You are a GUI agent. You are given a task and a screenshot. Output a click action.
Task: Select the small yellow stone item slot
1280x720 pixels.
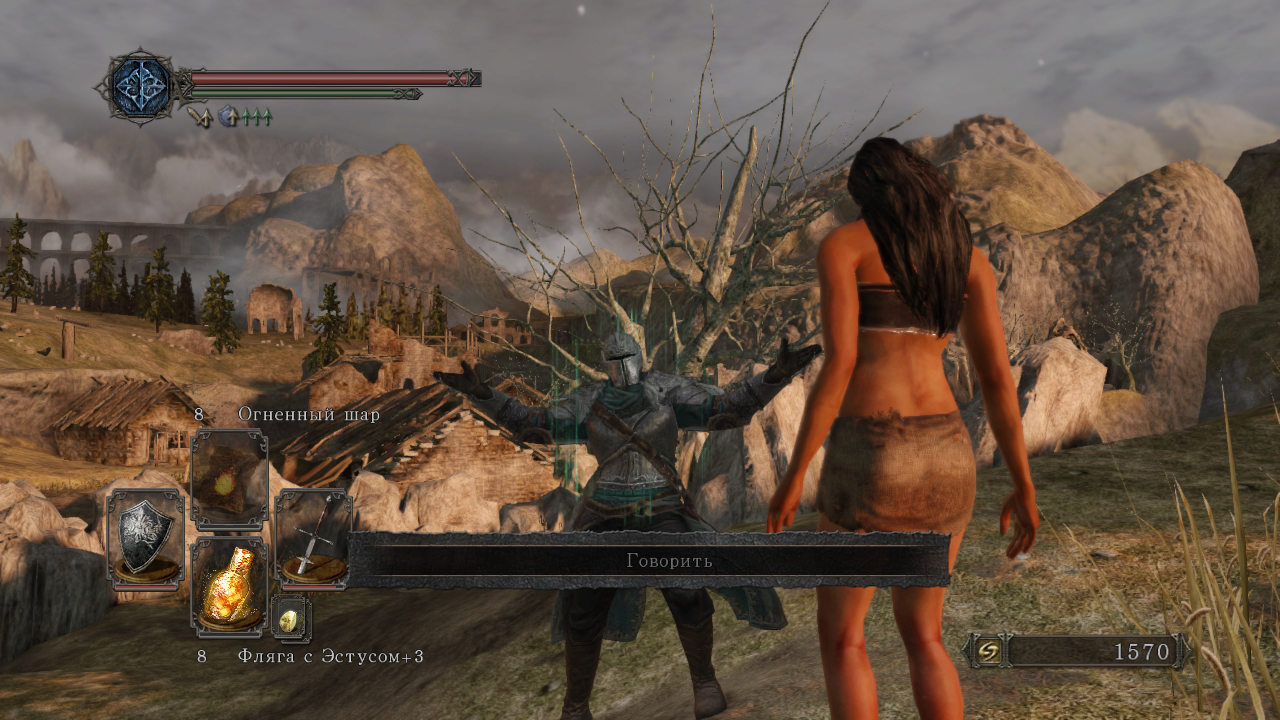tap(291, 619)
